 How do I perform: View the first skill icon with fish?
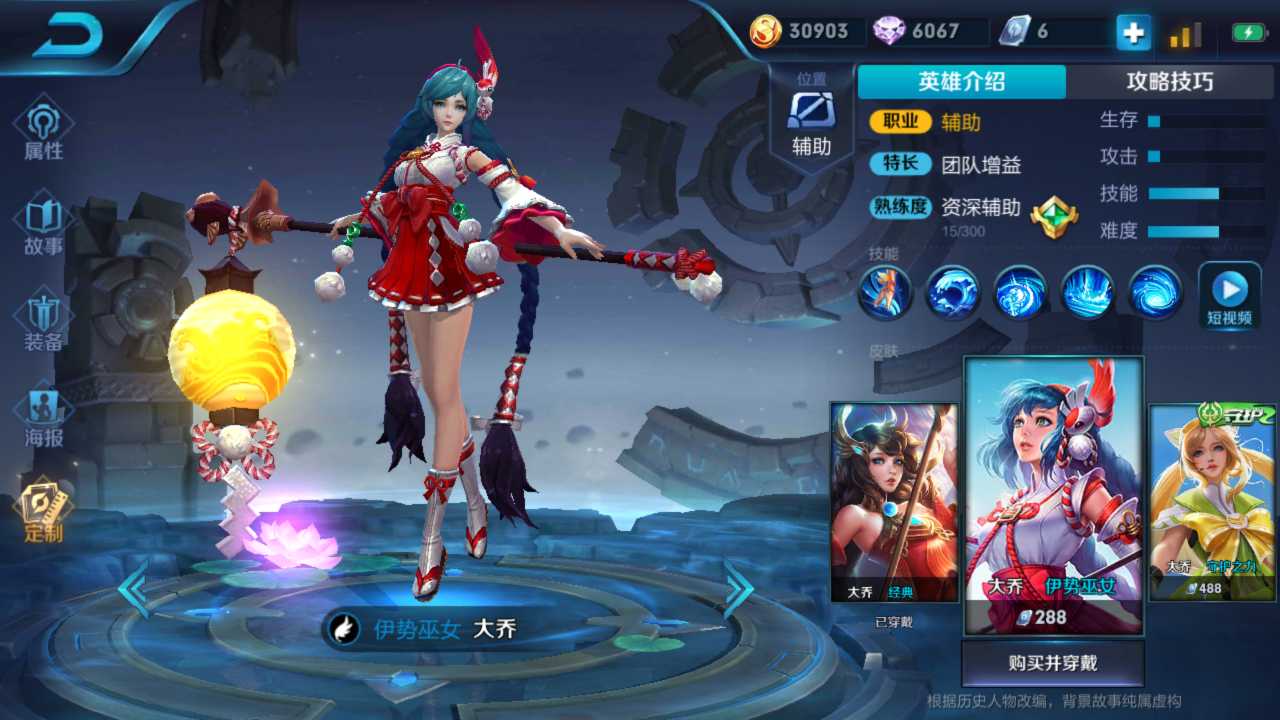(885, 293)
